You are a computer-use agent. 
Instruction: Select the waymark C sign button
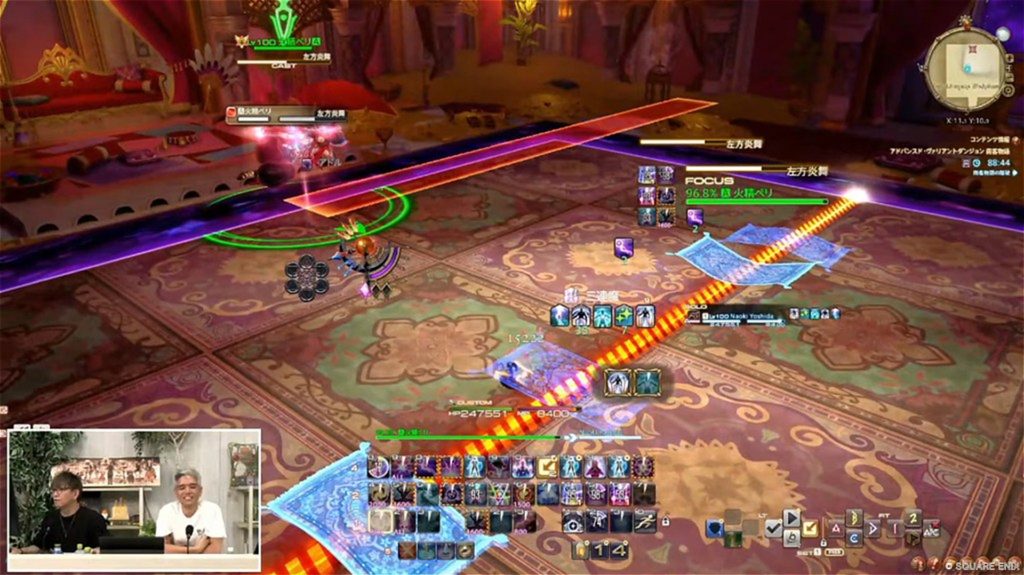click(854, 538)
